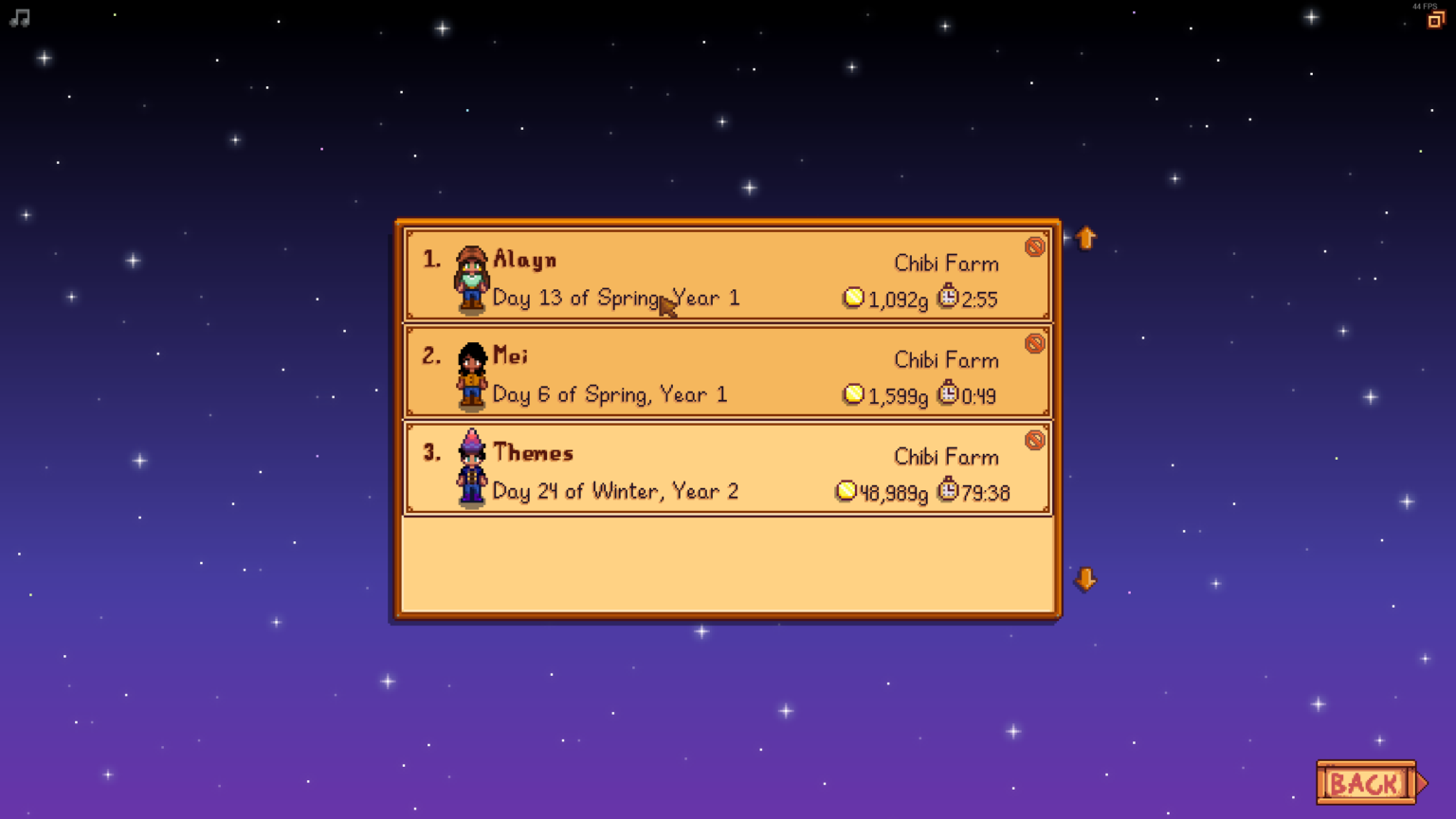Click Themes' character portrait
Screen dimensions: 1456x819
[x=470, y=473]
